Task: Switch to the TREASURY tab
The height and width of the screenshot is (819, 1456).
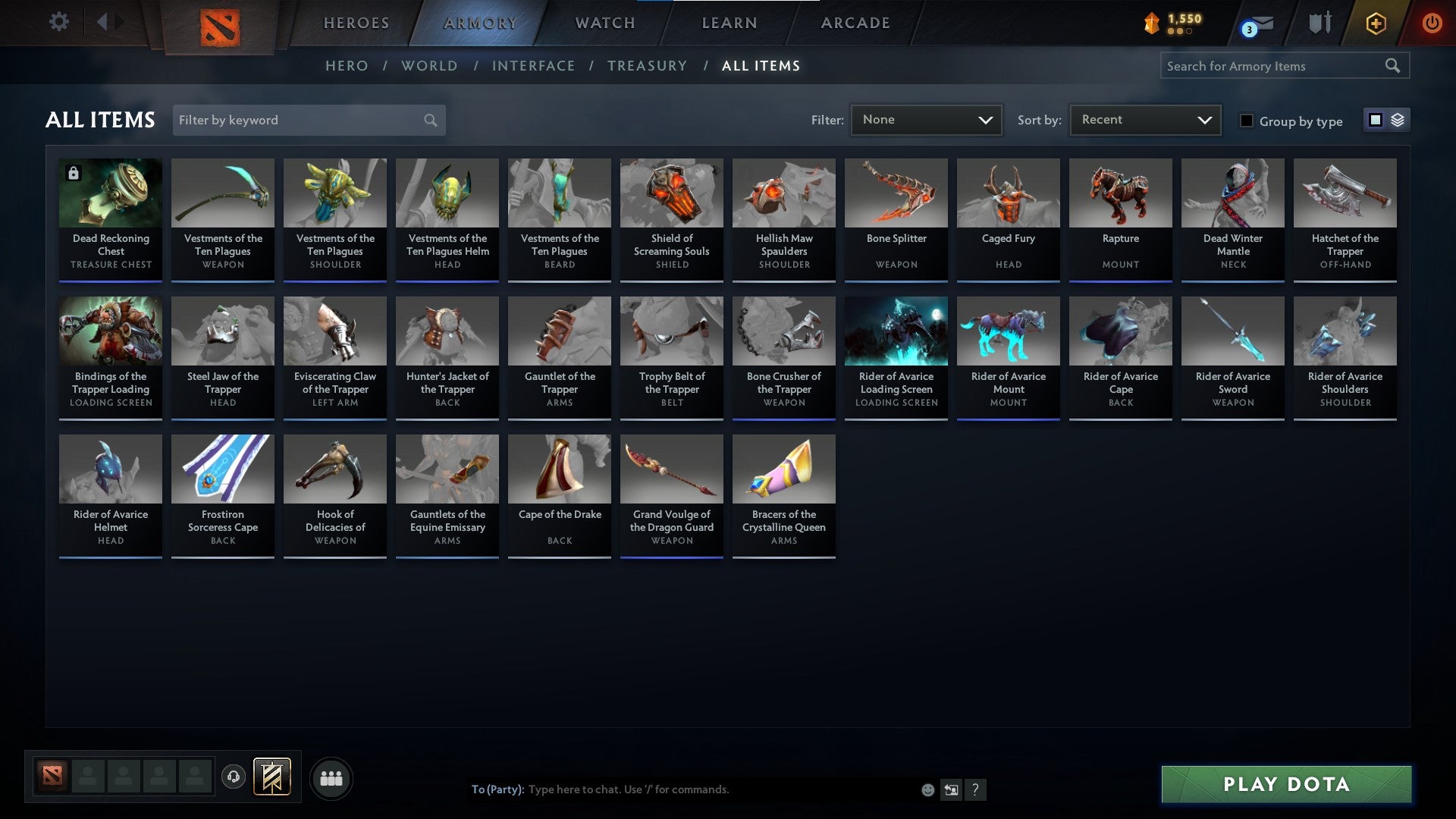Action: (647, 66)
